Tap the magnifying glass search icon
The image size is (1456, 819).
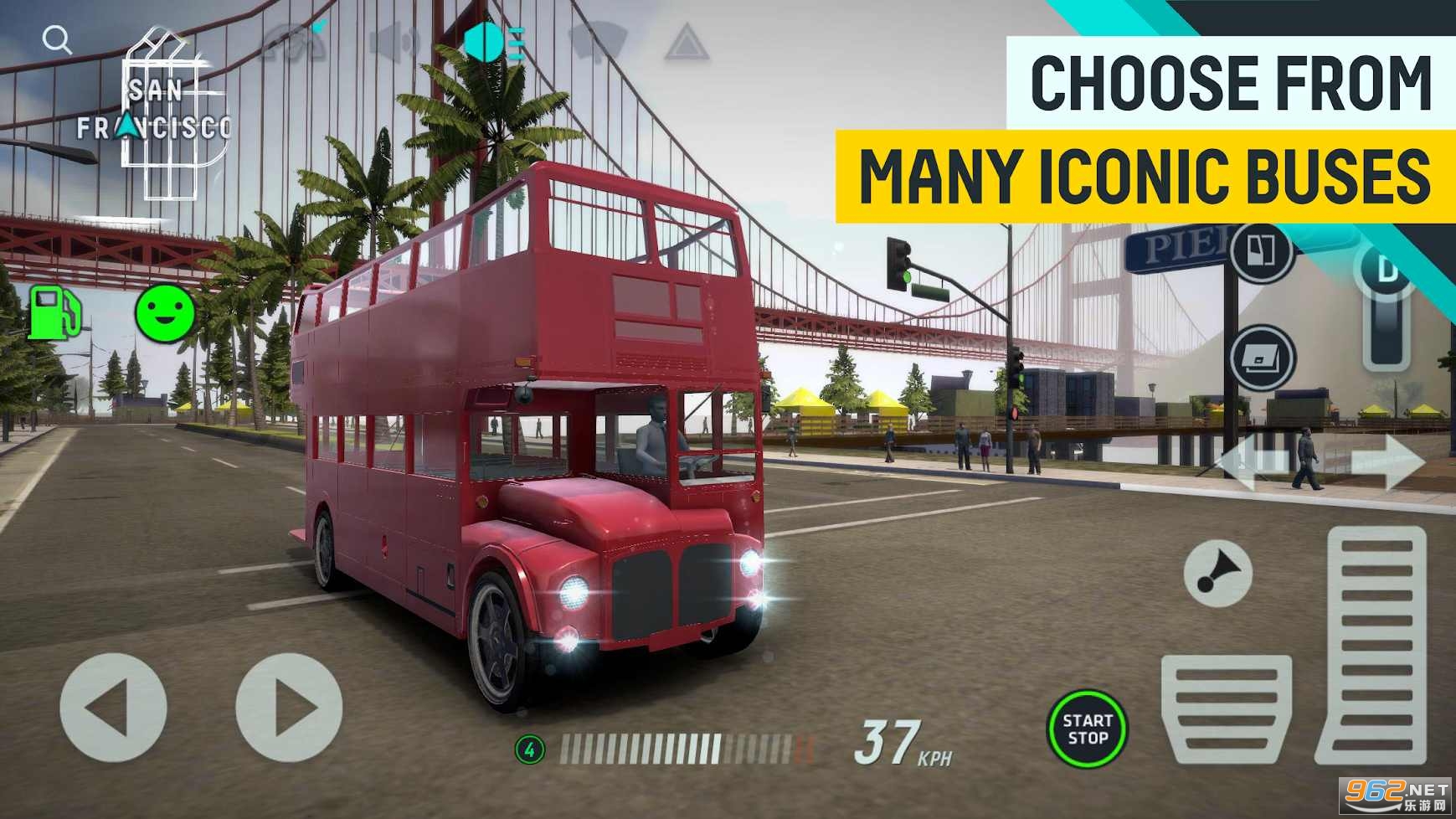point(57,39)
